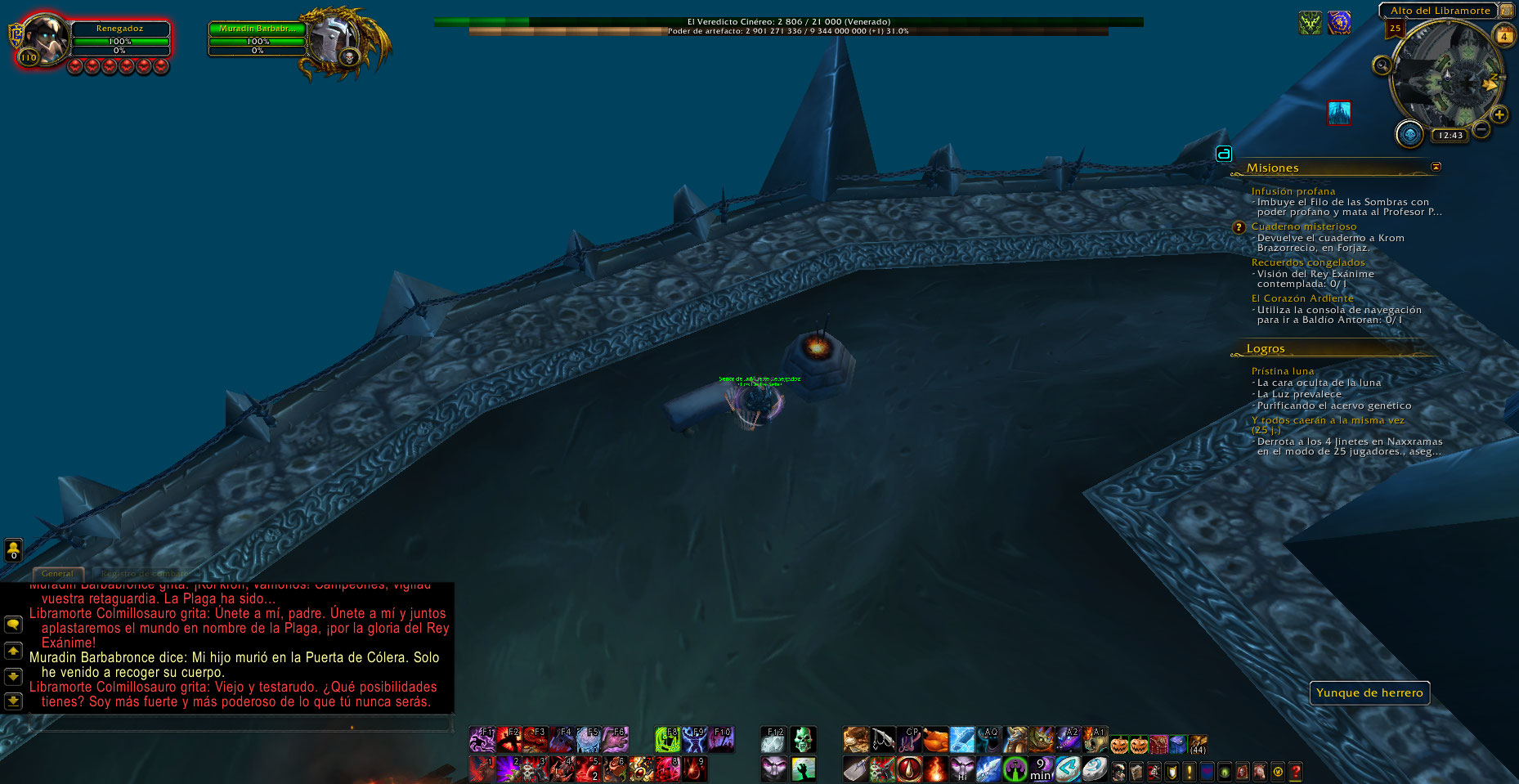Open the Infusión profana quest
The image size is (1519, 784).
click(1293, 190)
